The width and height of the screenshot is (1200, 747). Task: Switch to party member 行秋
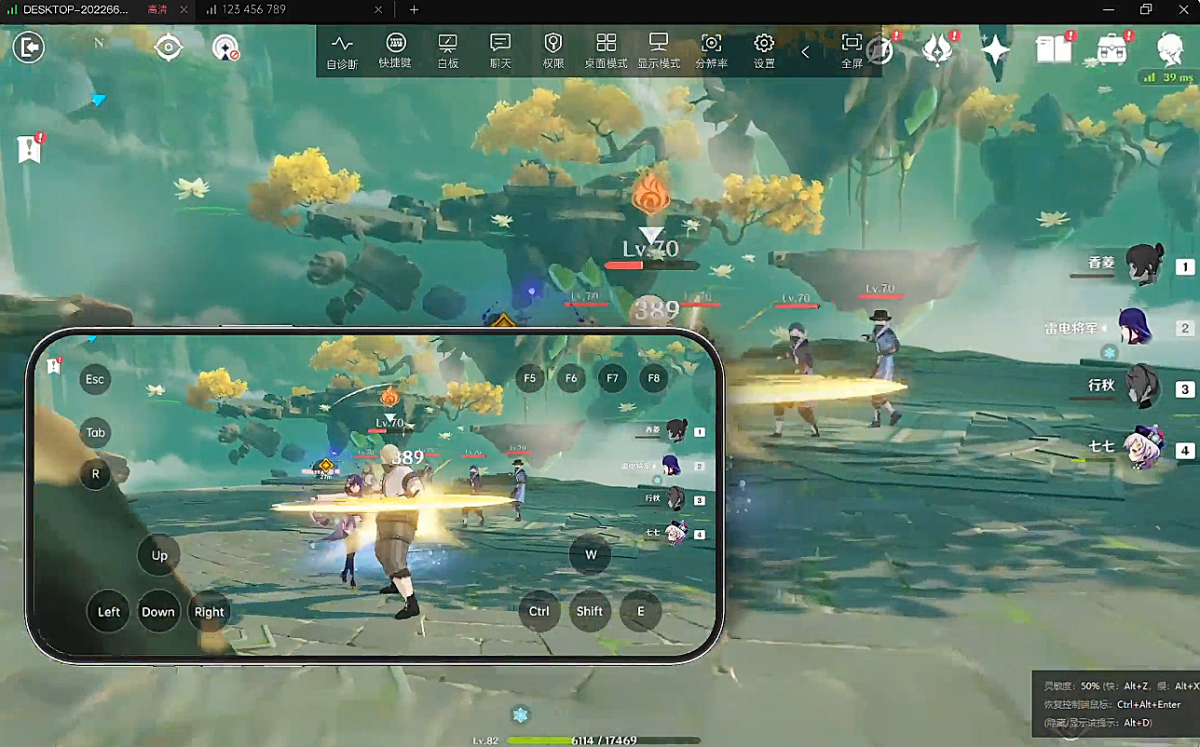click(1142, 387)
